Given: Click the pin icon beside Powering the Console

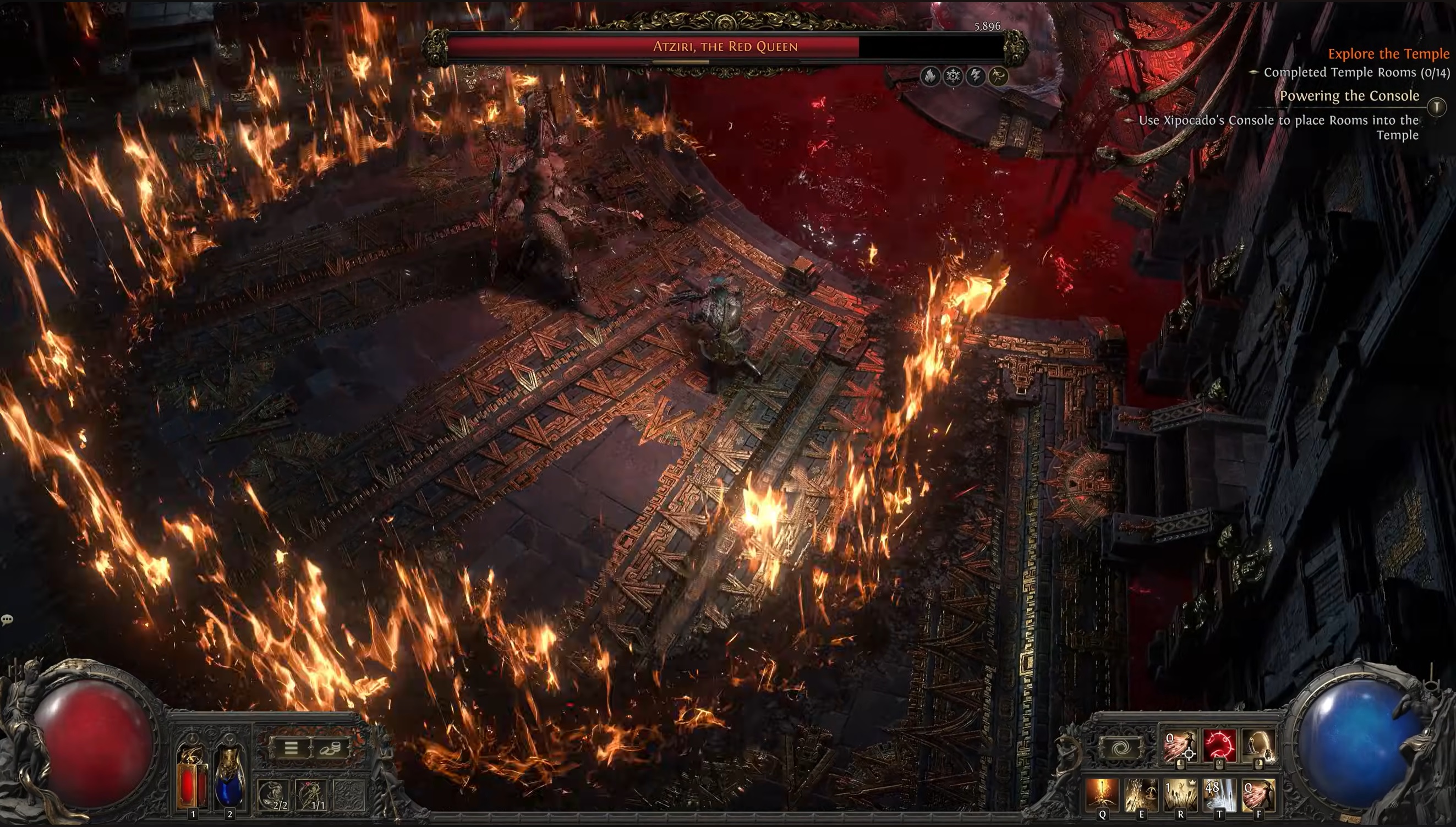Looking at the screenshot, I should 1437,106.
